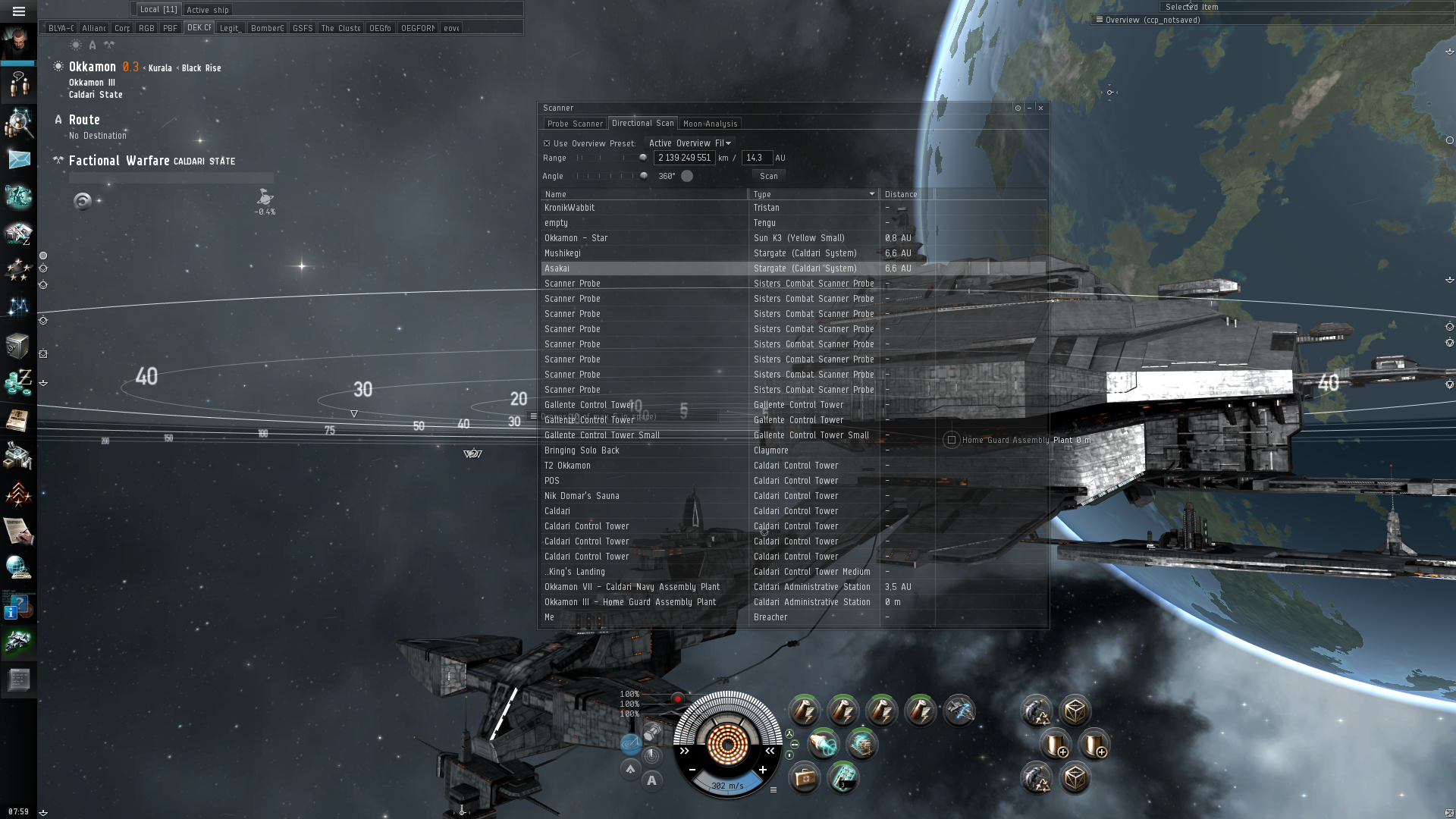Toggle Use Overview Preset checkbox
1456x819 pixels.
point(547,143)
